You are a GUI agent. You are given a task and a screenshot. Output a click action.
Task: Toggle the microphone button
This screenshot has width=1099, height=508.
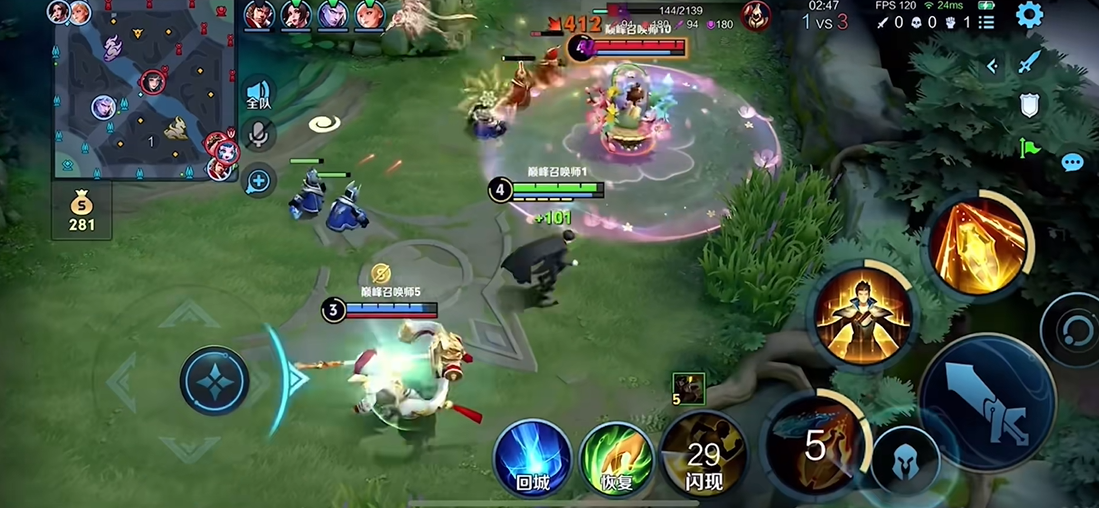(x=259, y=136)
